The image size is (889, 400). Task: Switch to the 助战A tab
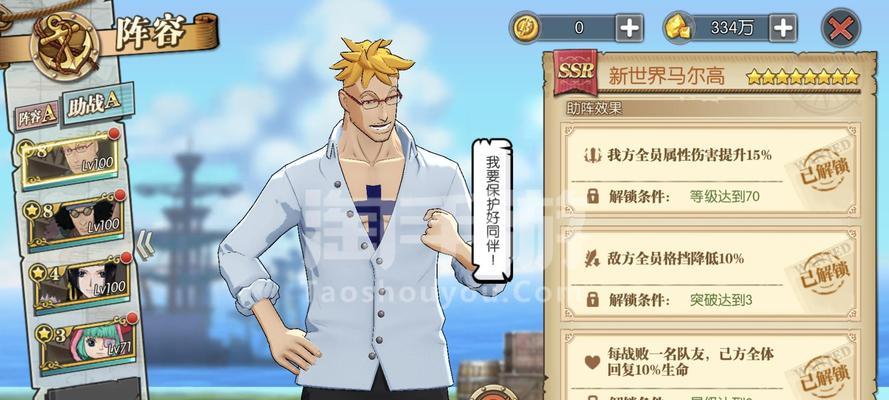(x=93, y=103)
